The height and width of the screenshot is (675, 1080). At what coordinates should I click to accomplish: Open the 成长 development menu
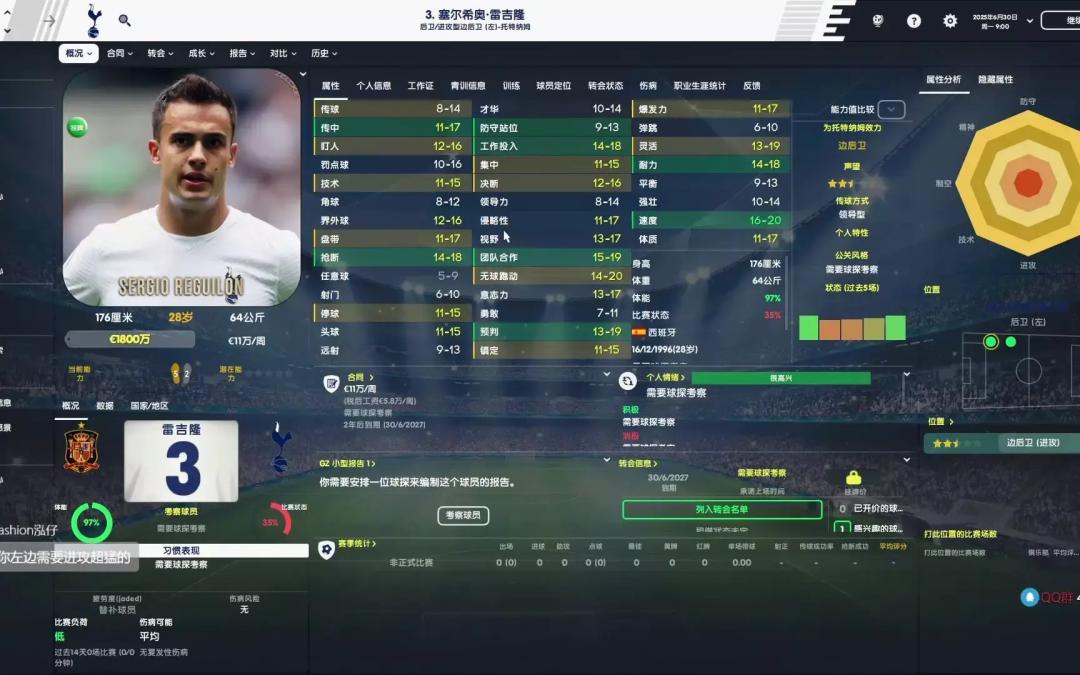click(x=201, y=54)
